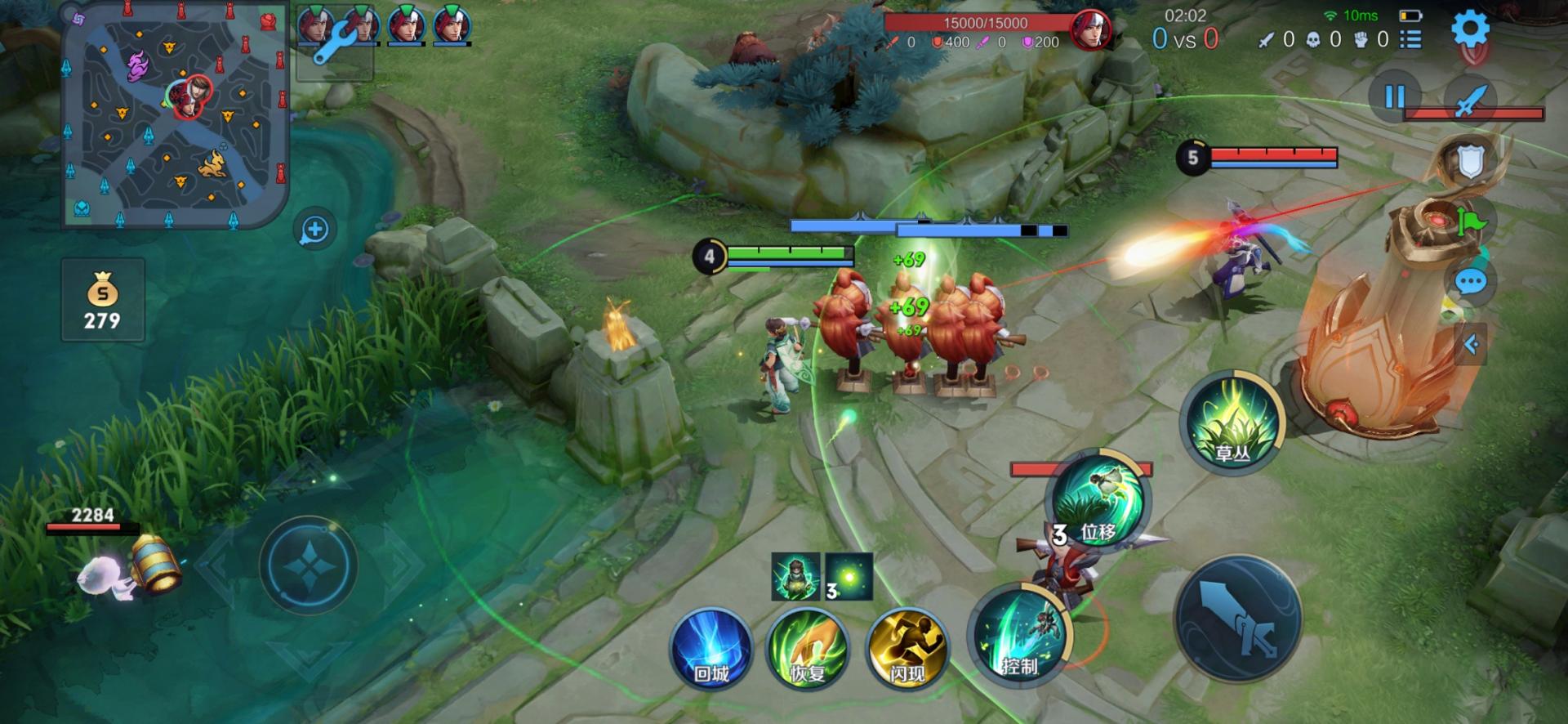This screenshot has height=724, width=1568.
Task: Cast the 控制 control skill
Action: pos(1020,633)
